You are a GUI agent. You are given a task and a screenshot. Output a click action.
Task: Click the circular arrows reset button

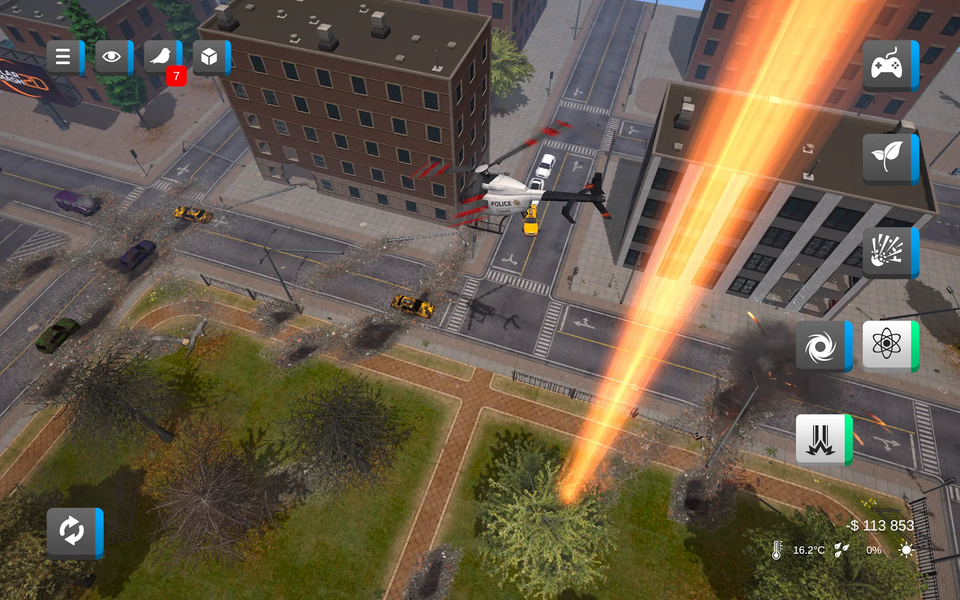click(73, 532)
